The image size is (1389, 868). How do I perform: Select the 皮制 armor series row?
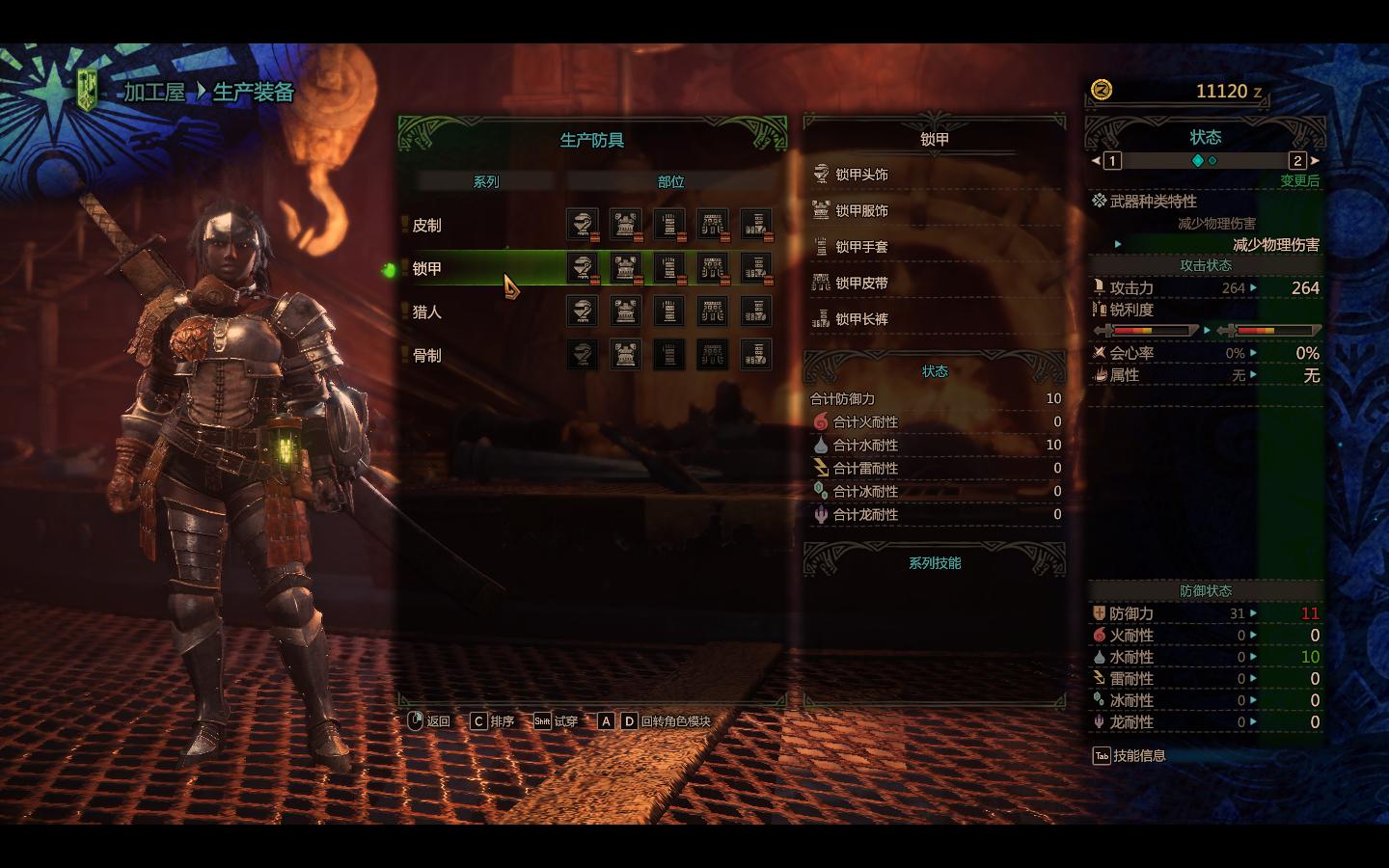427,226
